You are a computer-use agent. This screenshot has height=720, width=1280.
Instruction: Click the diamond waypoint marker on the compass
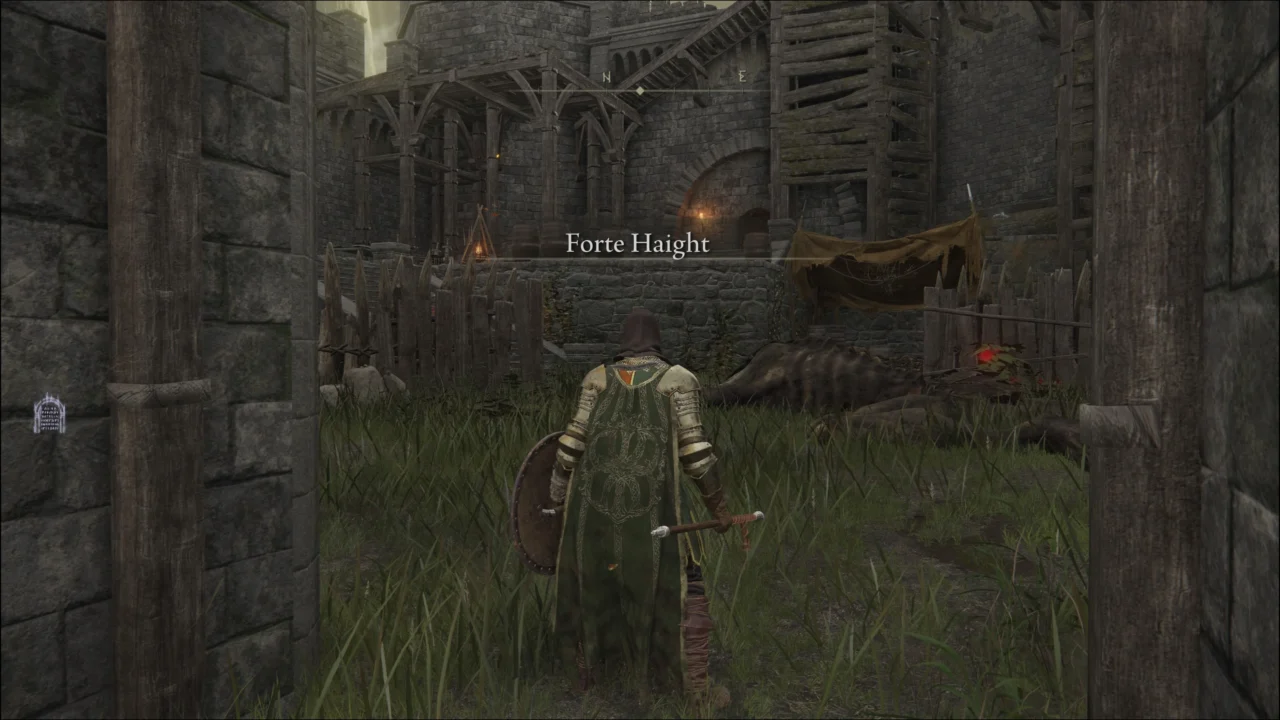tap(640, 89)
